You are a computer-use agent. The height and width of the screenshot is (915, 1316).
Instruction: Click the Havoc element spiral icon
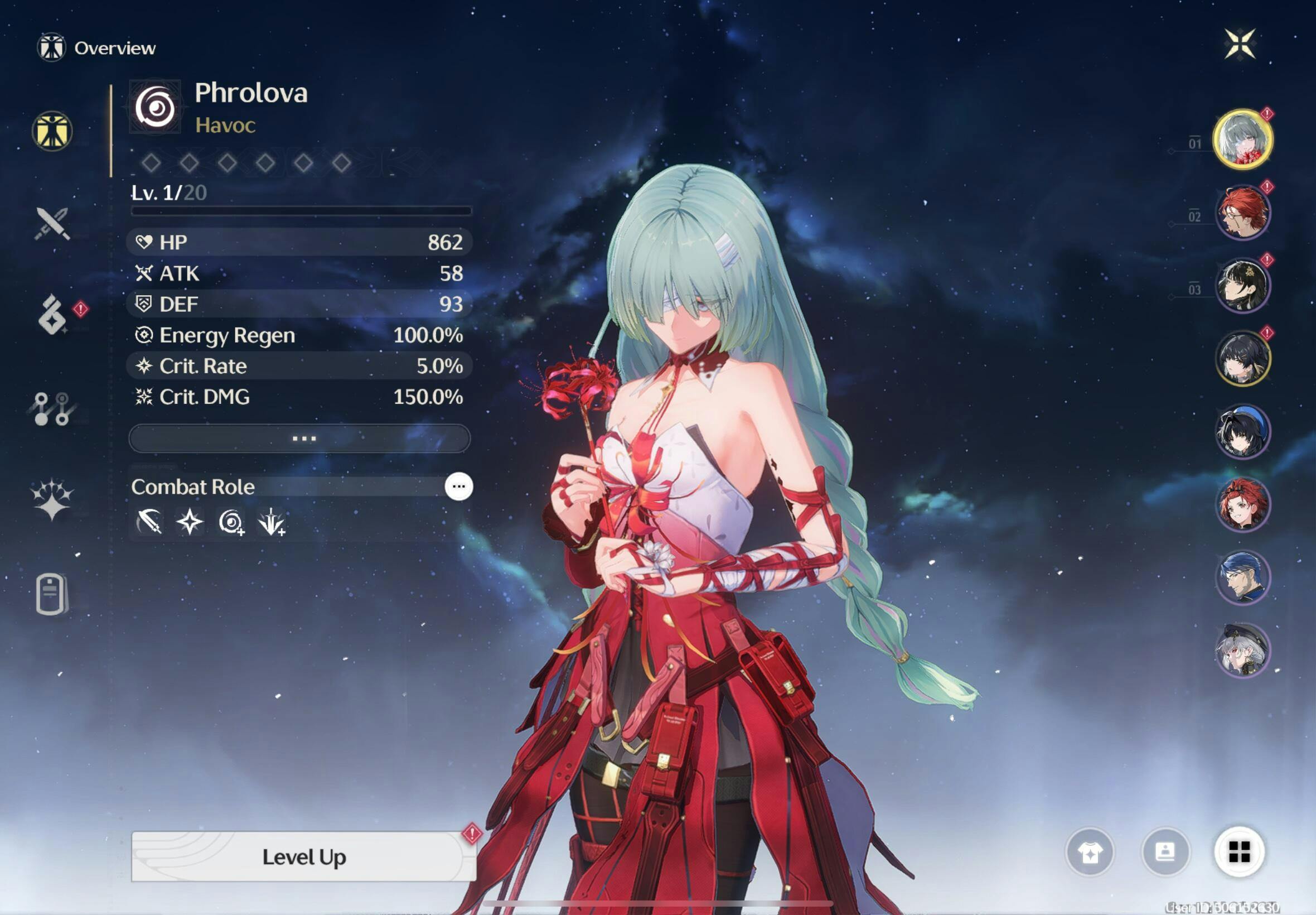(x=155, y=107)
